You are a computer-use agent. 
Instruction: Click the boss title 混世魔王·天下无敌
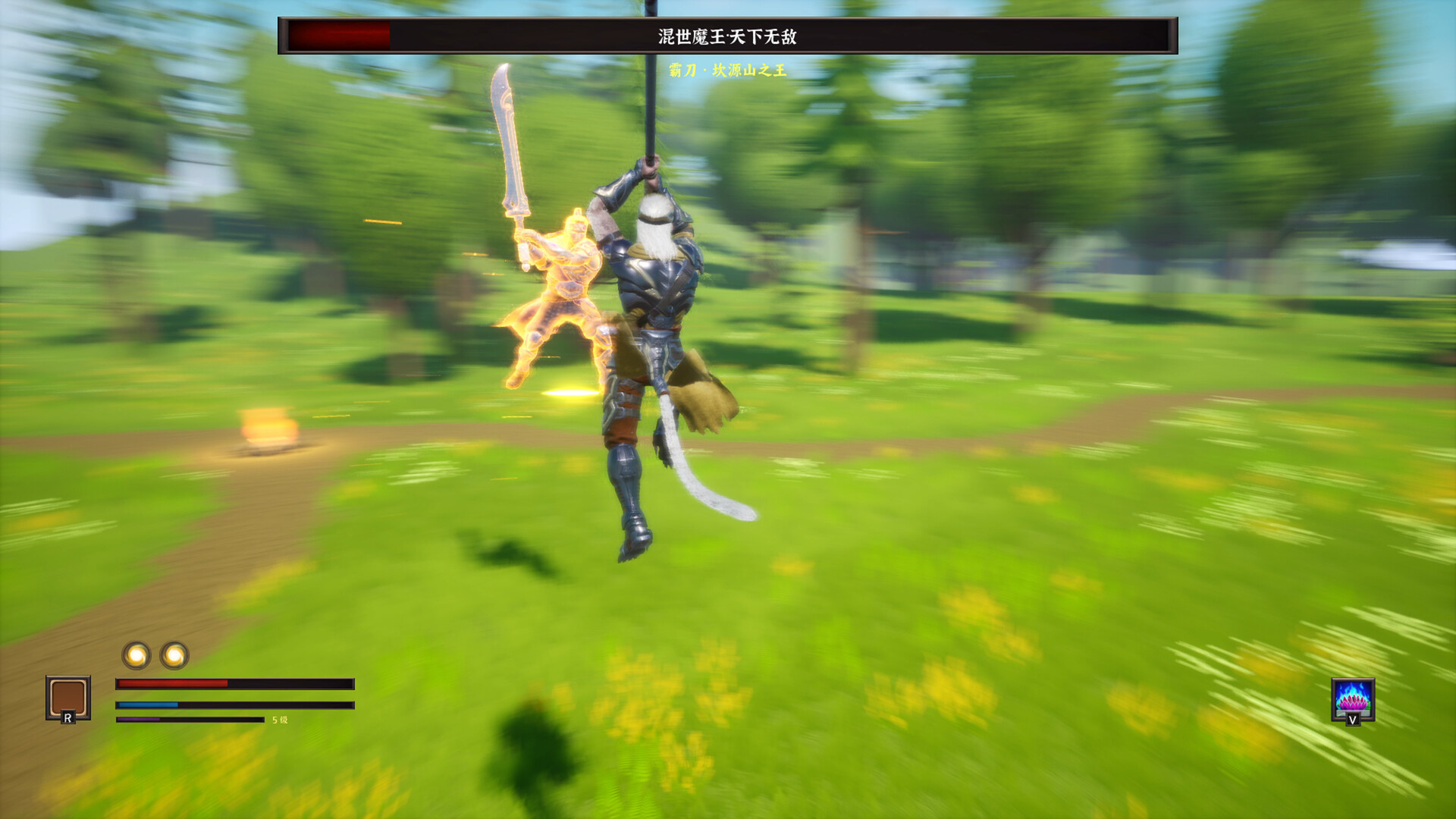[x=724, y=36]
